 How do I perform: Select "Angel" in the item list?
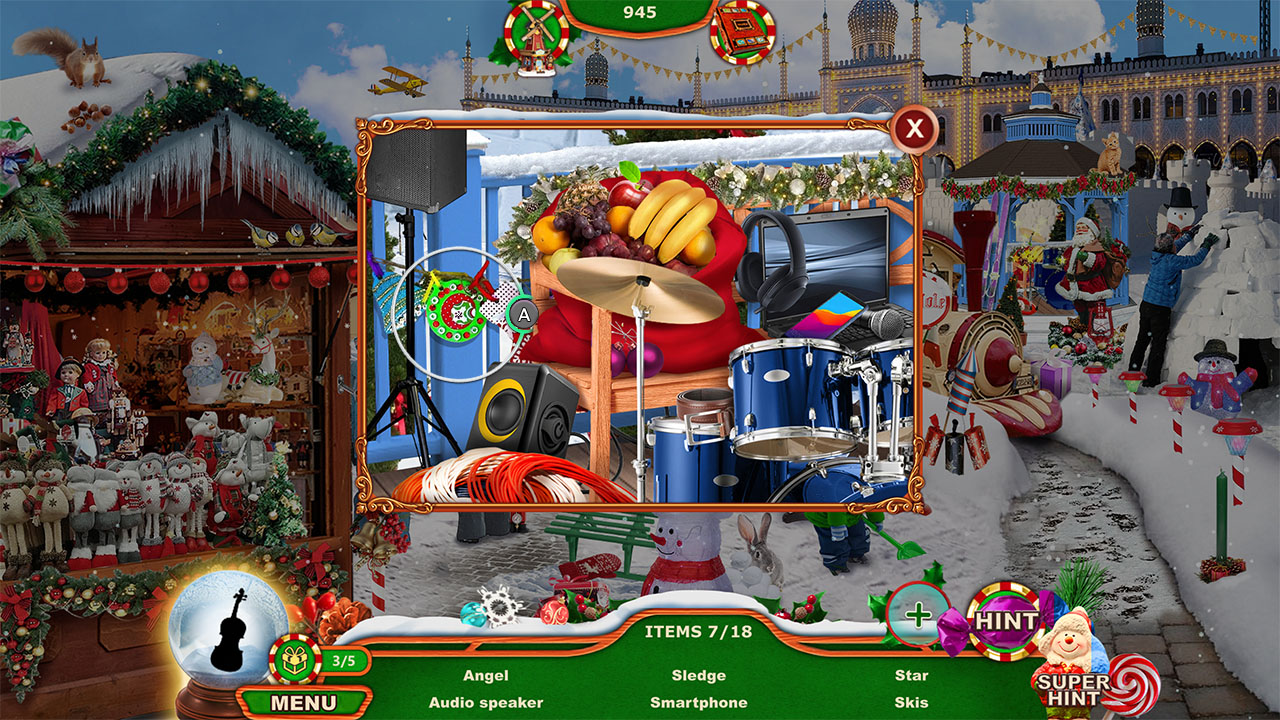pyautogui.click(x=488, y=675)
